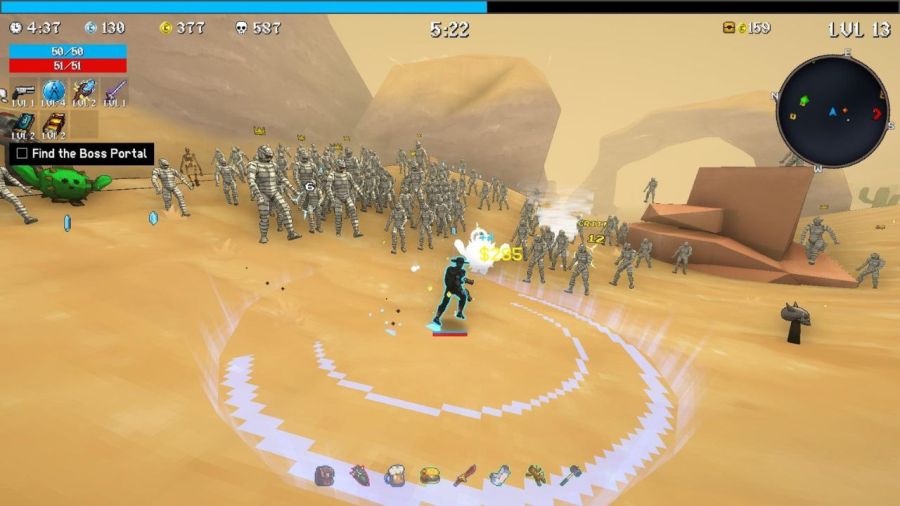Select the brown backpack item icon
The image size is (900, 506).
(325, 475)
